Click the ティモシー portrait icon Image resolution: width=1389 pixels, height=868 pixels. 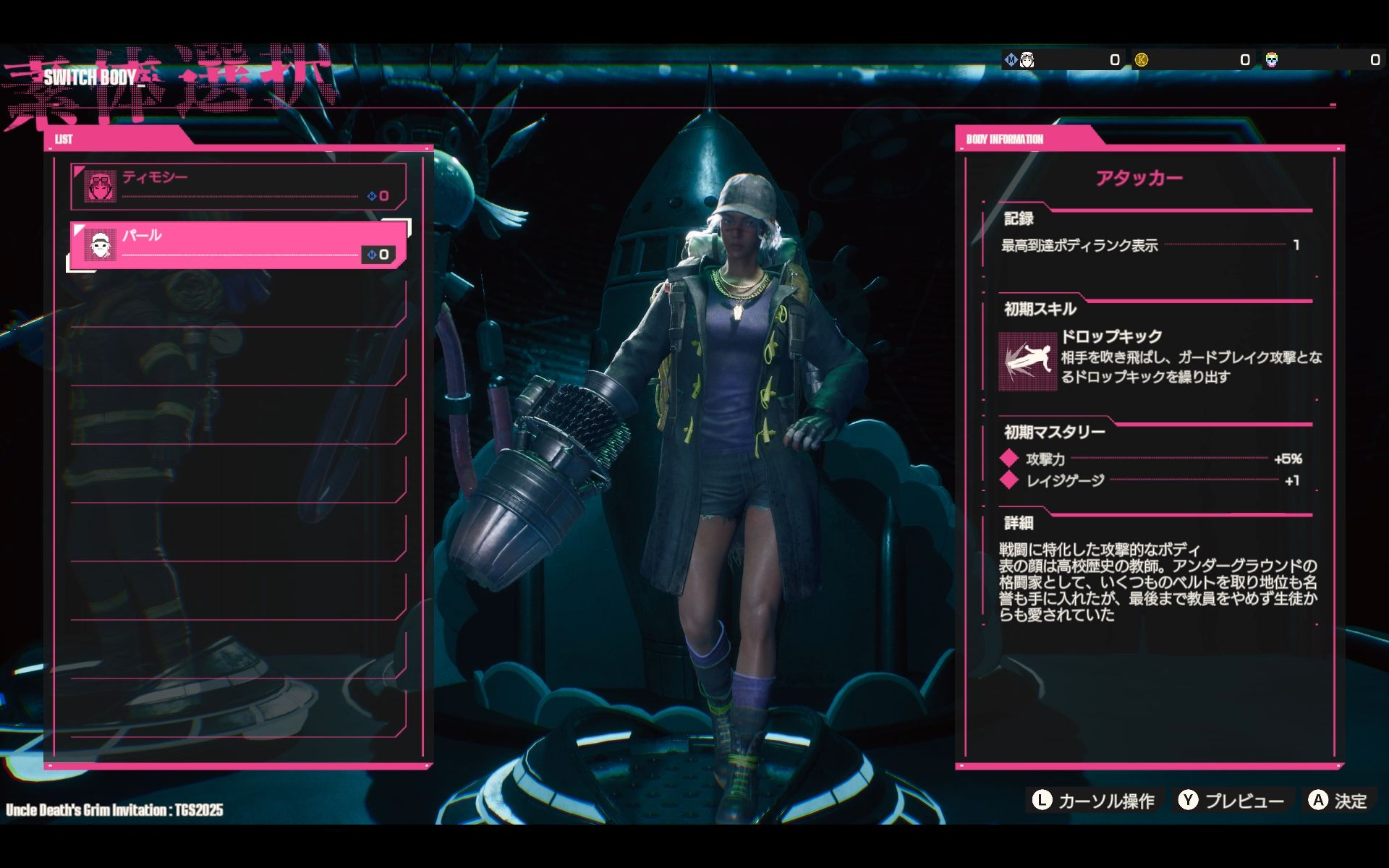tap(100, 187)
